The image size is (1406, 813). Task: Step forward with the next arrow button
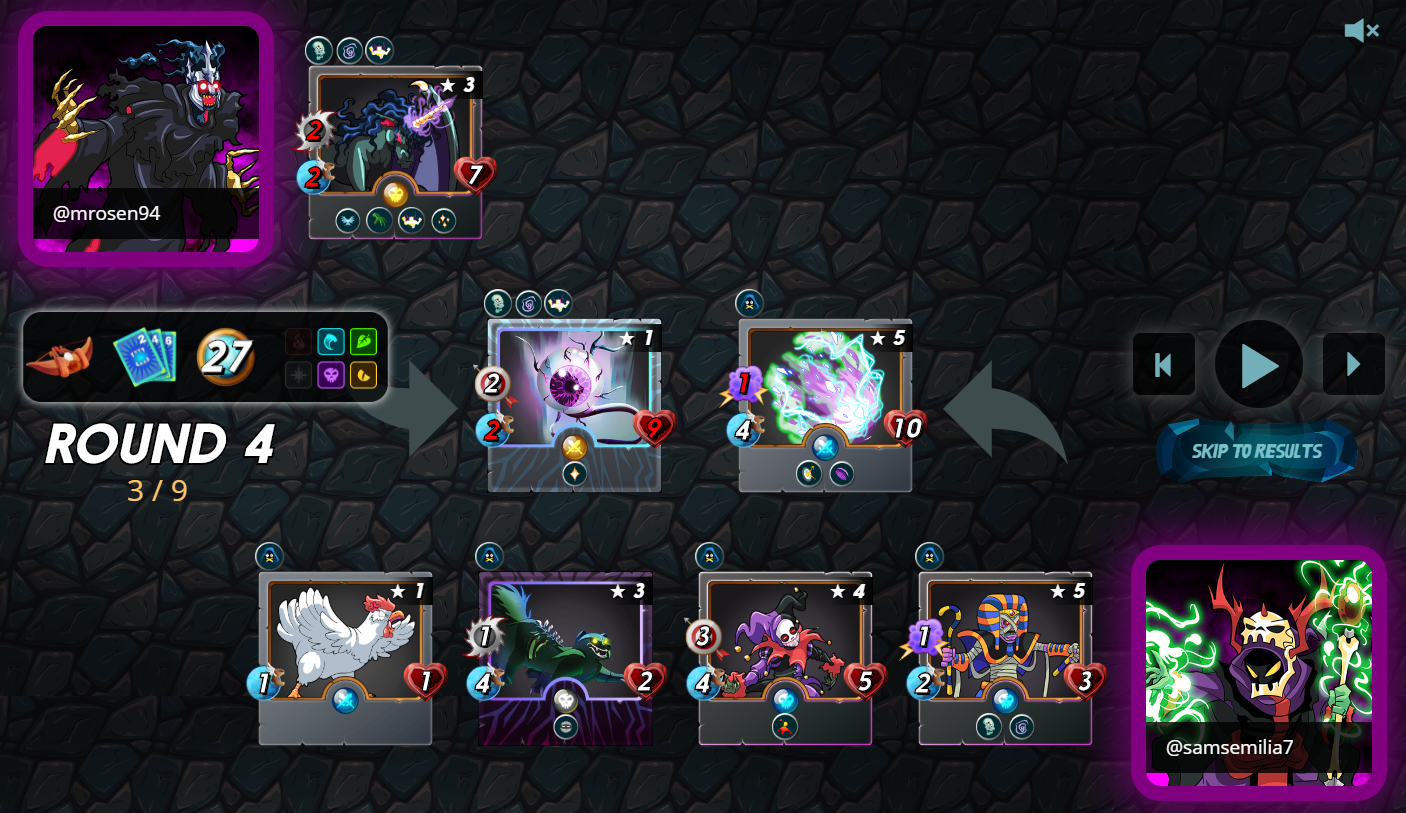point(1353,365)
